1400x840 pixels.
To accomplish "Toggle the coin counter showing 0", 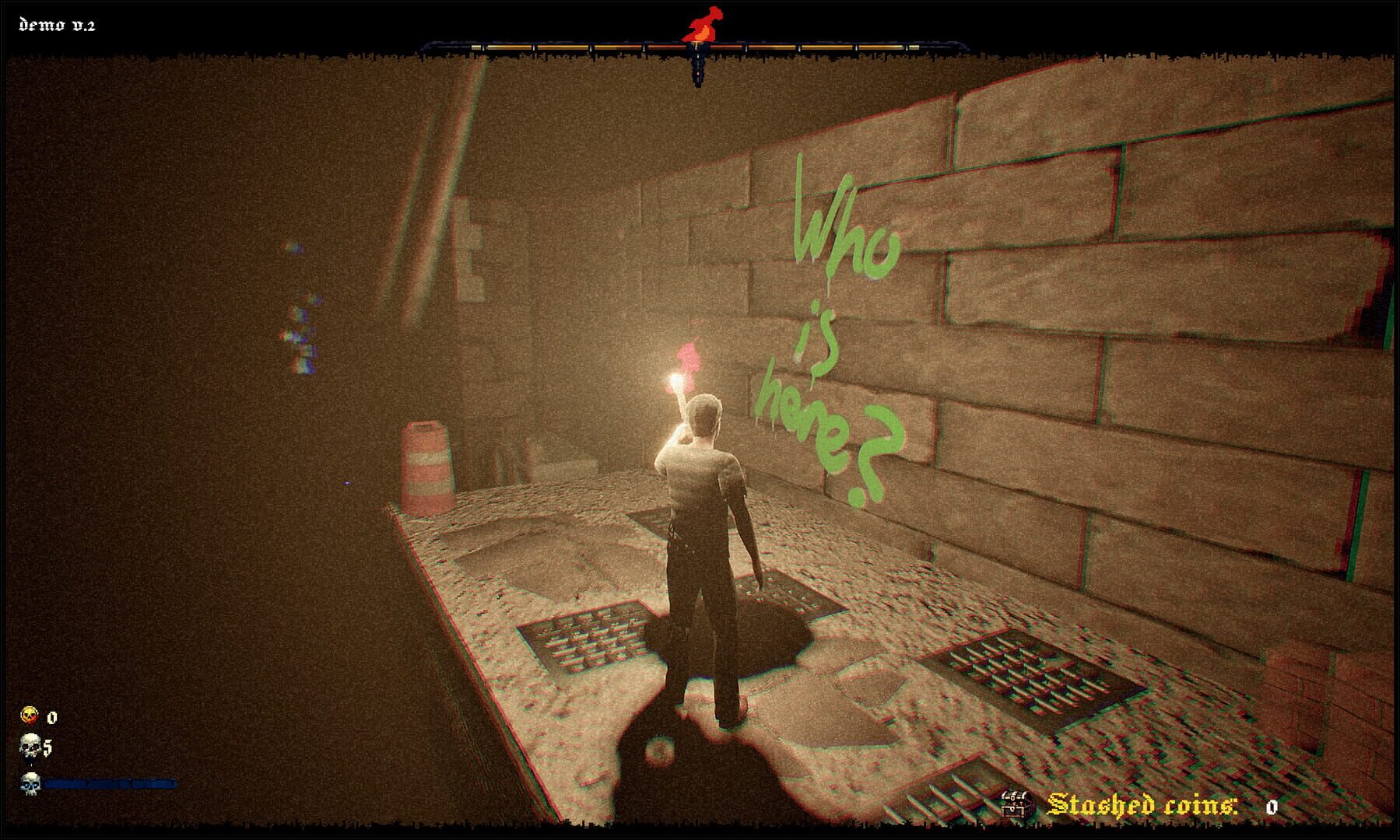I will [x=51, y=718].
